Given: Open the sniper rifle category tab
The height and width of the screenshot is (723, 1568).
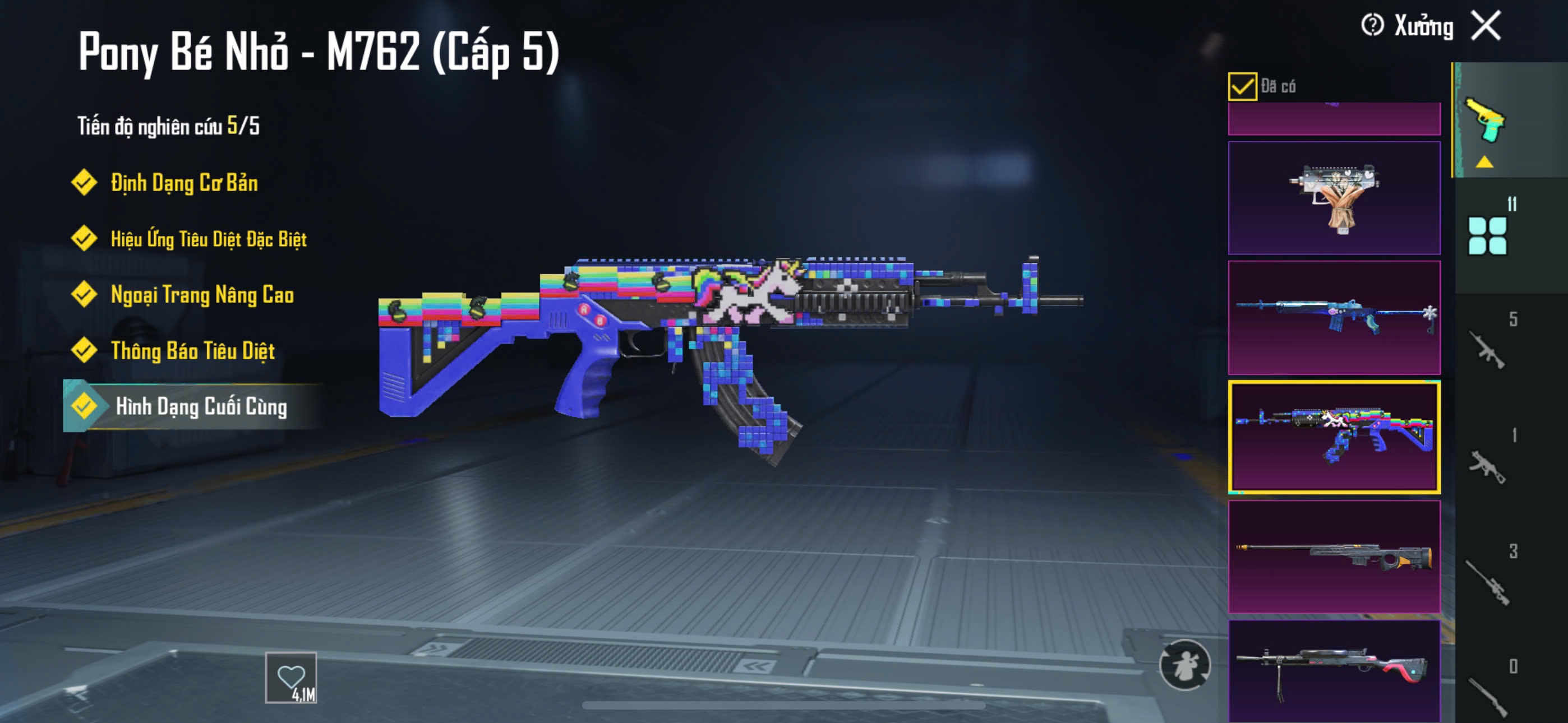Looking at the screenshot, I should tap(1487, 581).
